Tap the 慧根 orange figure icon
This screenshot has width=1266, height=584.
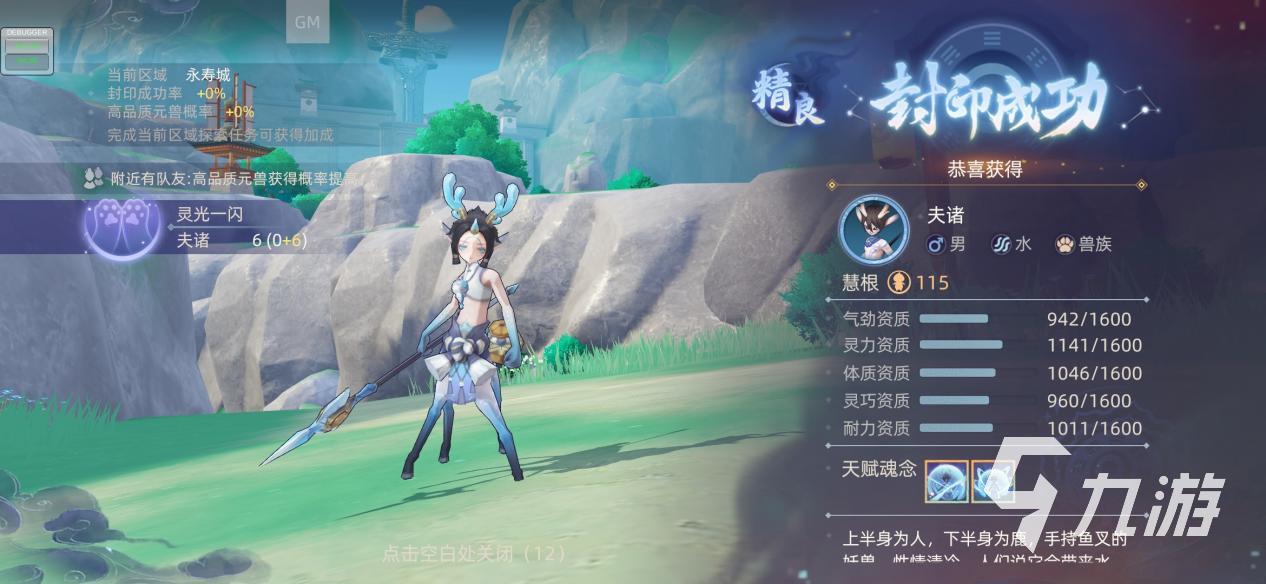click(x=898, y=283)
